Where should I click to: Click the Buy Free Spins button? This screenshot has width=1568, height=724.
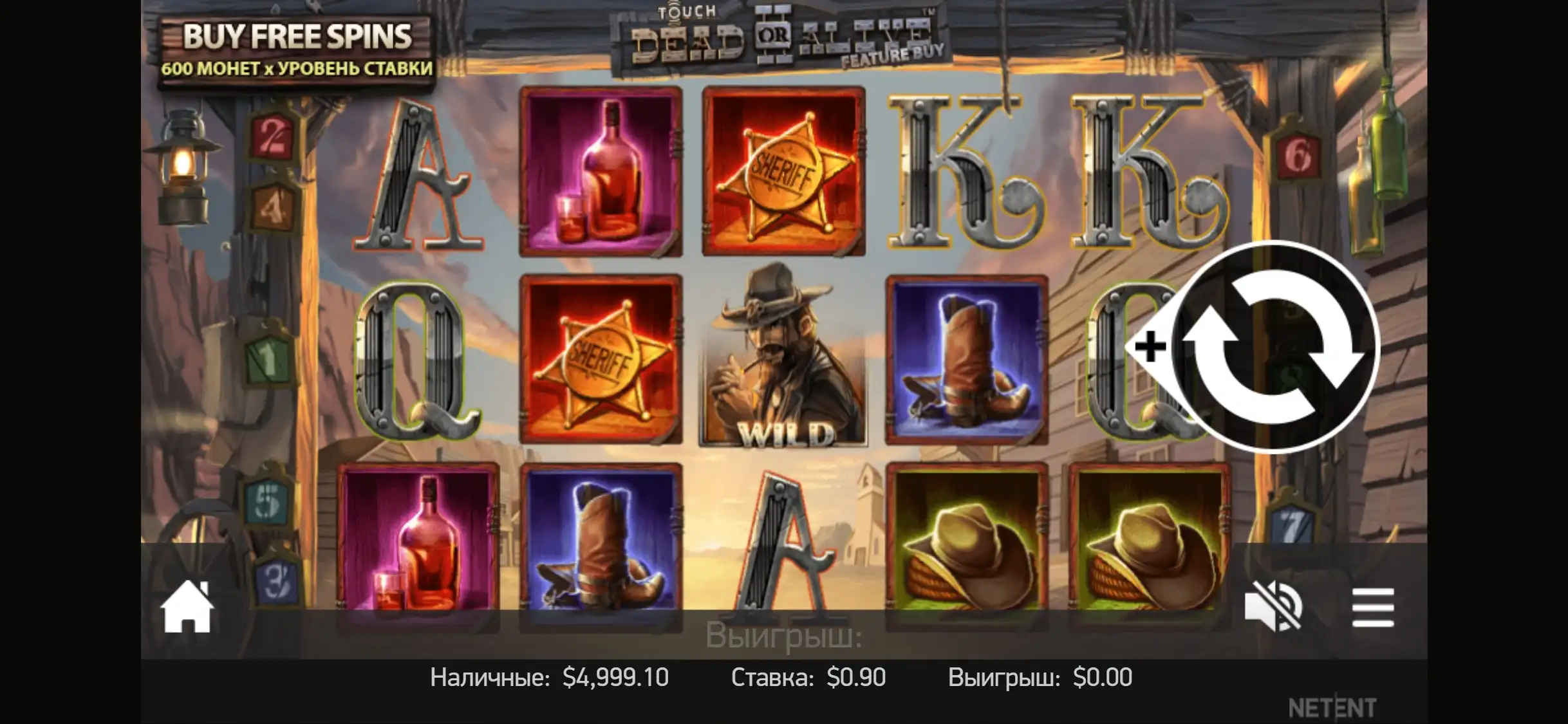297,51
